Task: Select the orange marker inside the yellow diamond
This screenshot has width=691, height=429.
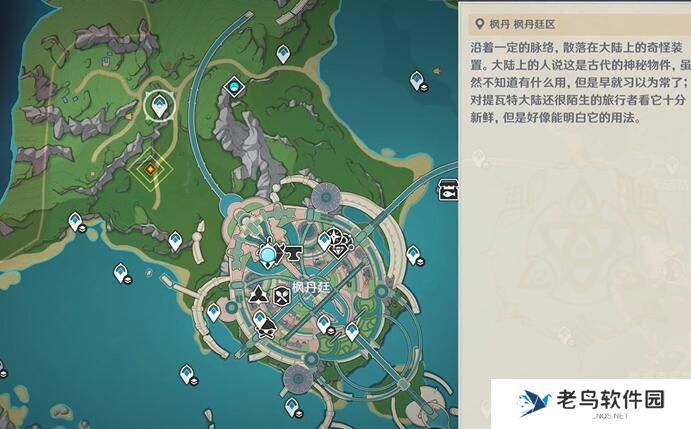Action: pos(150,170)
